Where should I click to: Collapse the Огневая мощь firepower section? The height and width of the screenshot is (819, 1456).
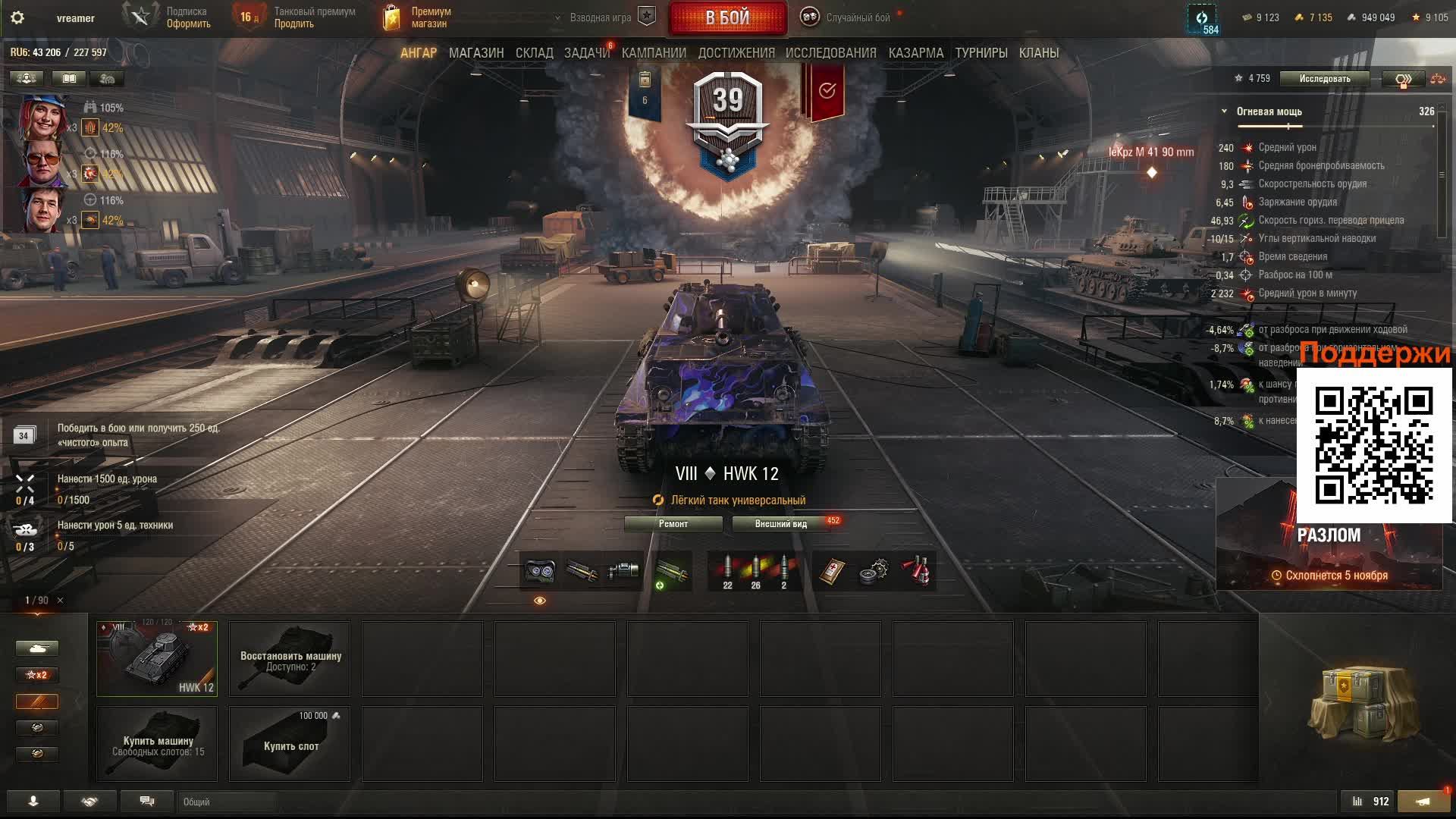coord(1224,111)
